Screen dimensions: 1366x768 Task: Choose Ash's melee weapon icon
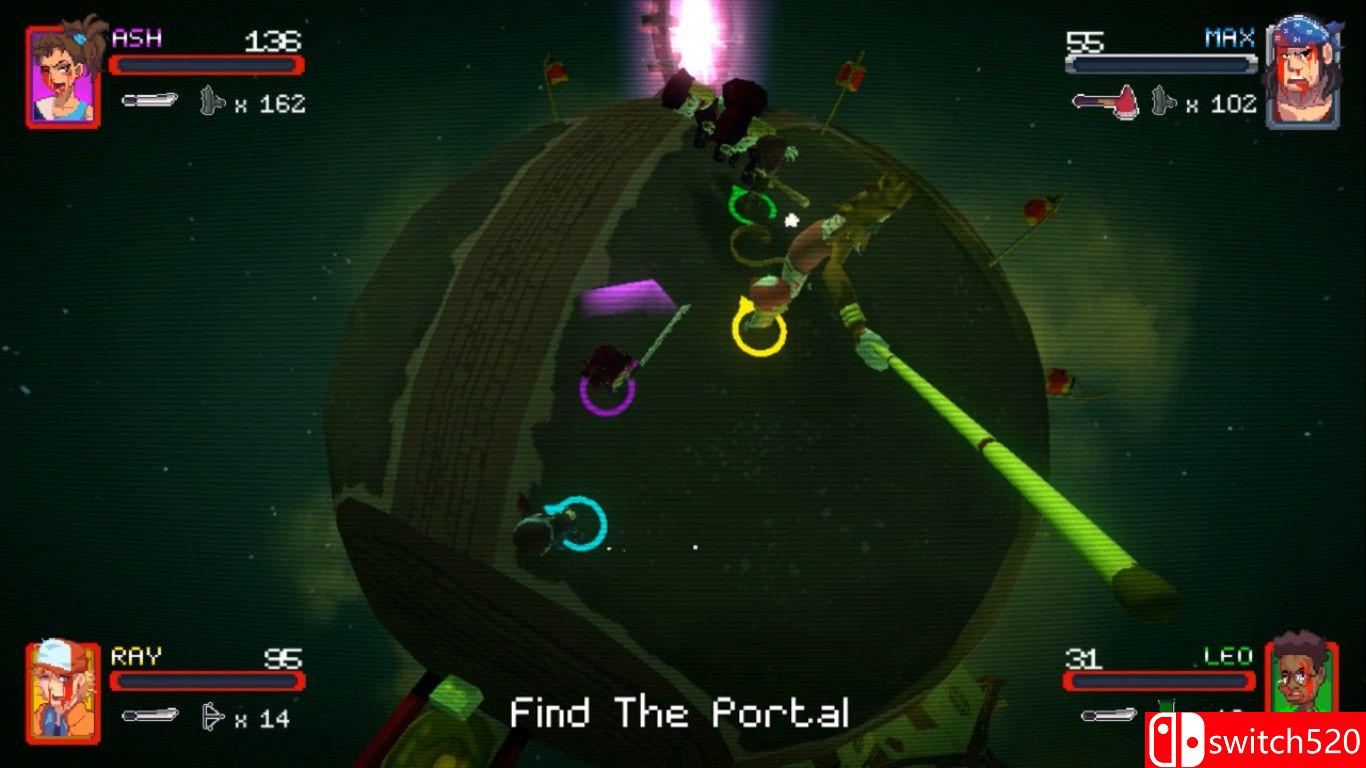click(150, 100)
